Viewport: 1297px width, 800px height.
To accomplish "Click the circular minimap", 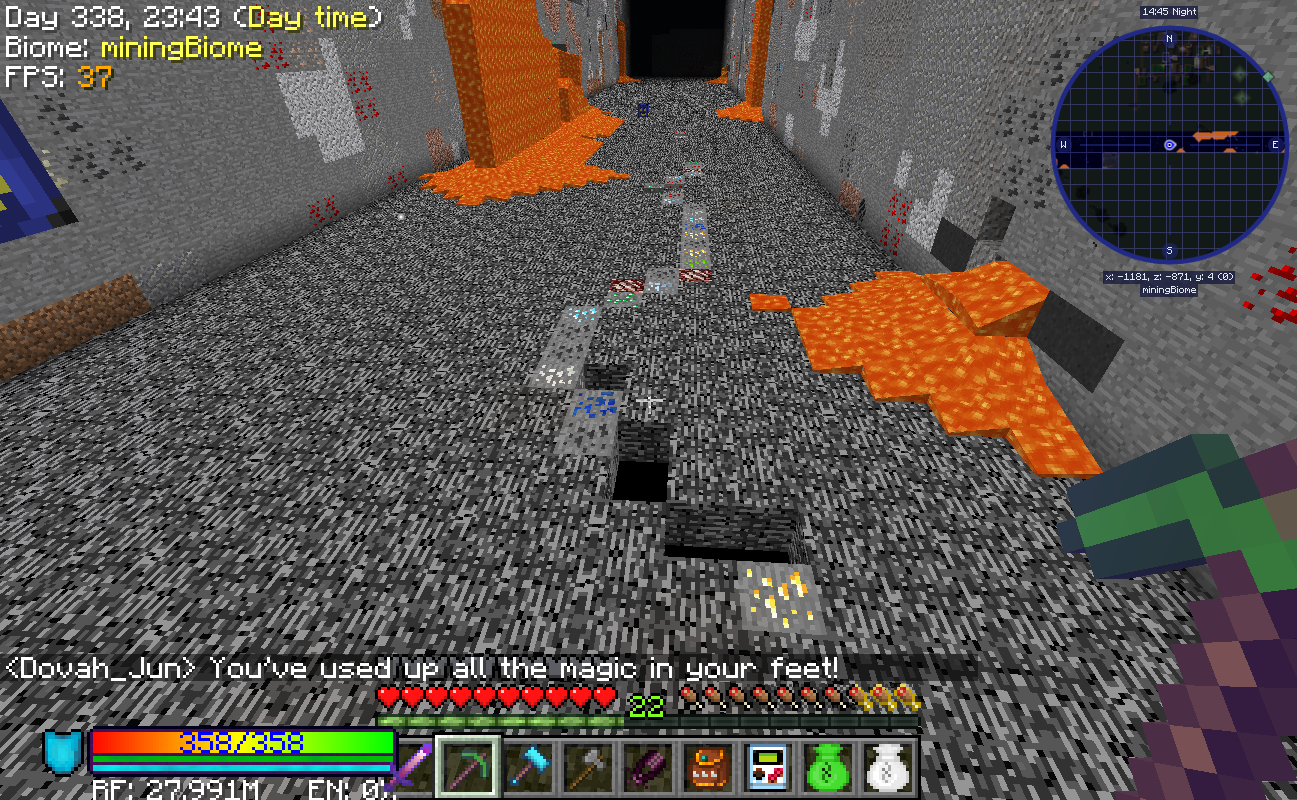I will pyautogui.click(x=1169, y=146).
